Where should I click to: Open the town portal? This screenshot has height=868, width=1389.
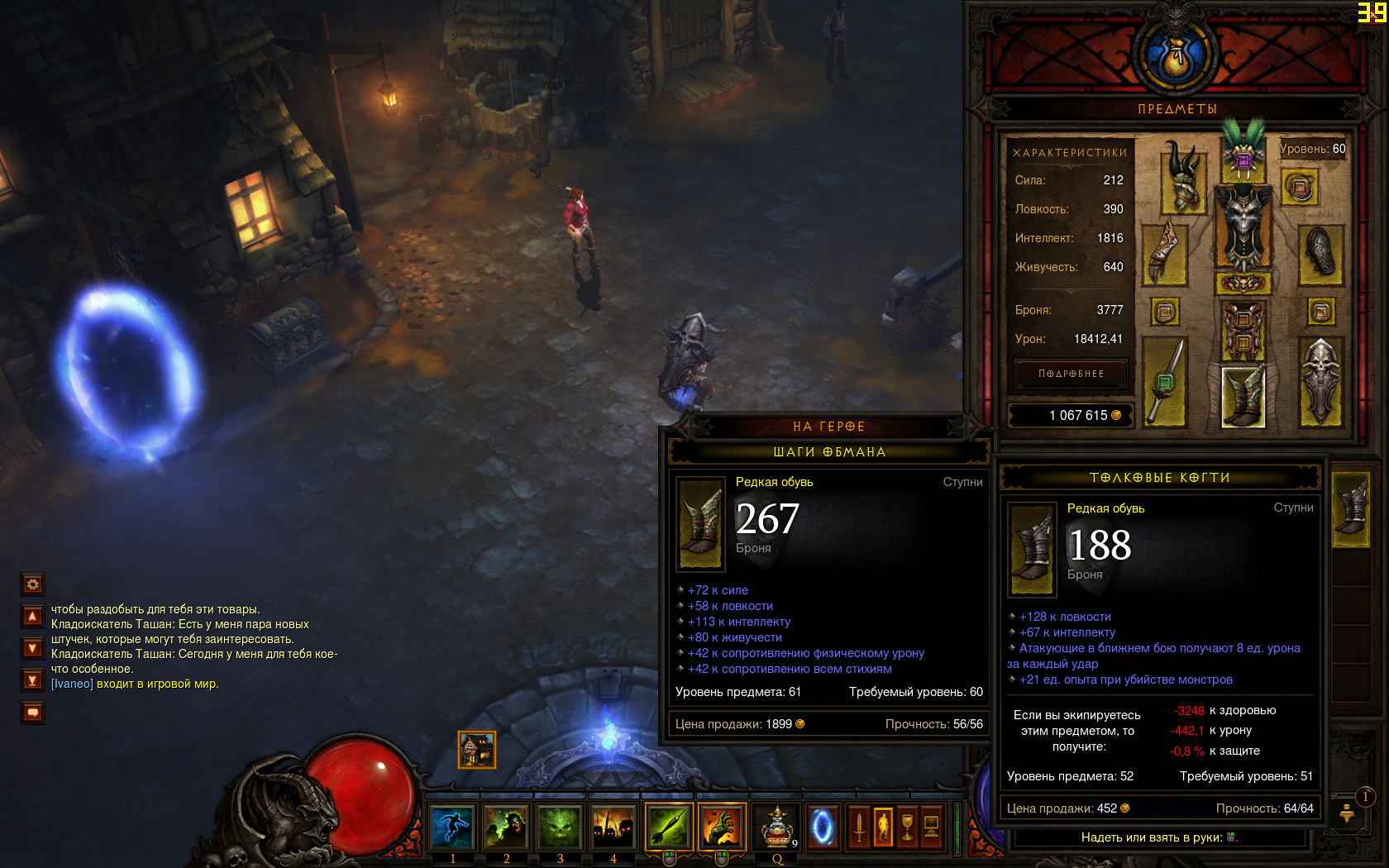pos(823,827)
